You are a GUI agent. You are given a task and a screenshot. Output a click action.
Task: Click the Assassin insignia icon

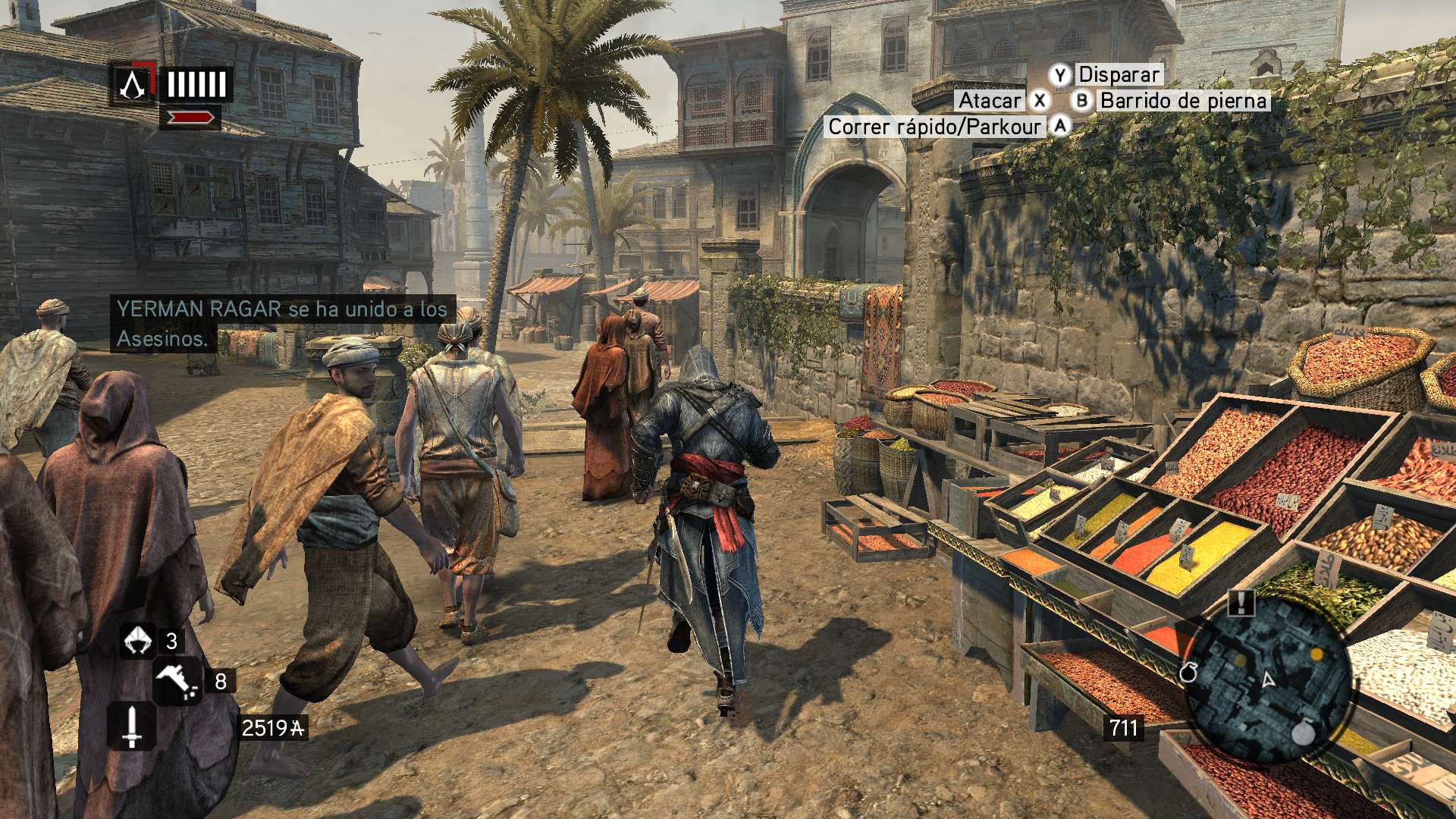tap(132, 84)
